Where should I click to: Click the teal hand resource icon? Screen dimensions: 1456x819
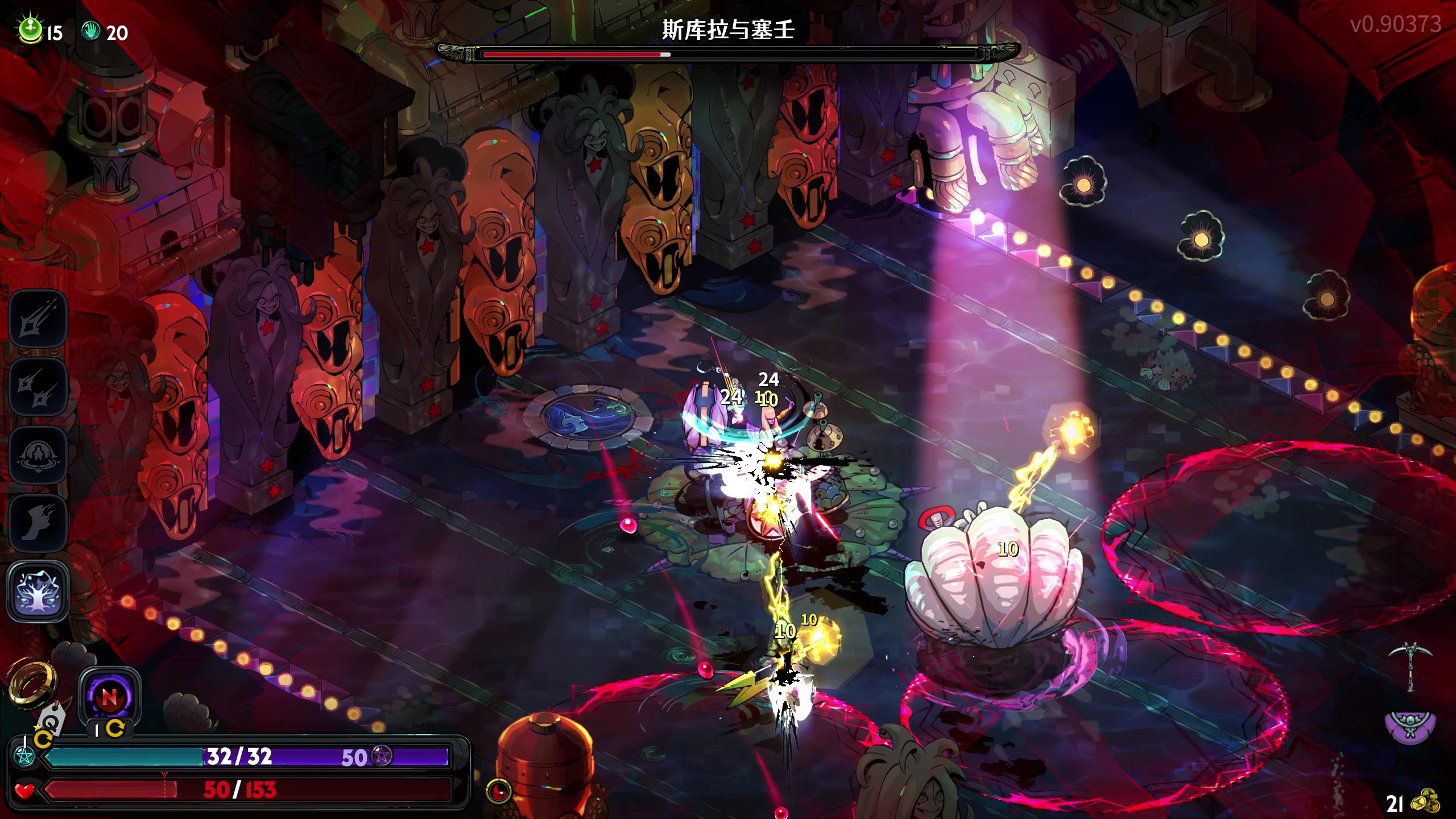tap(90, 31)
